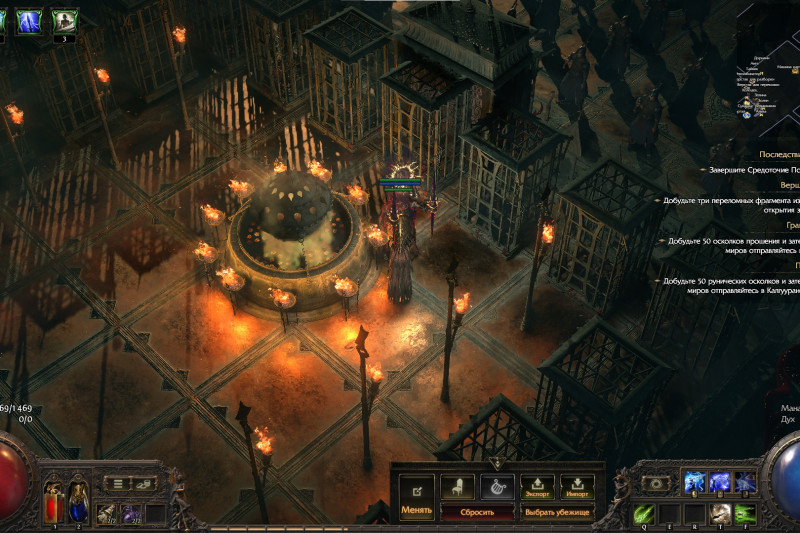Select the grey figure buff icon
Viewport: 800px width, 533px height.
click(64, 19)
